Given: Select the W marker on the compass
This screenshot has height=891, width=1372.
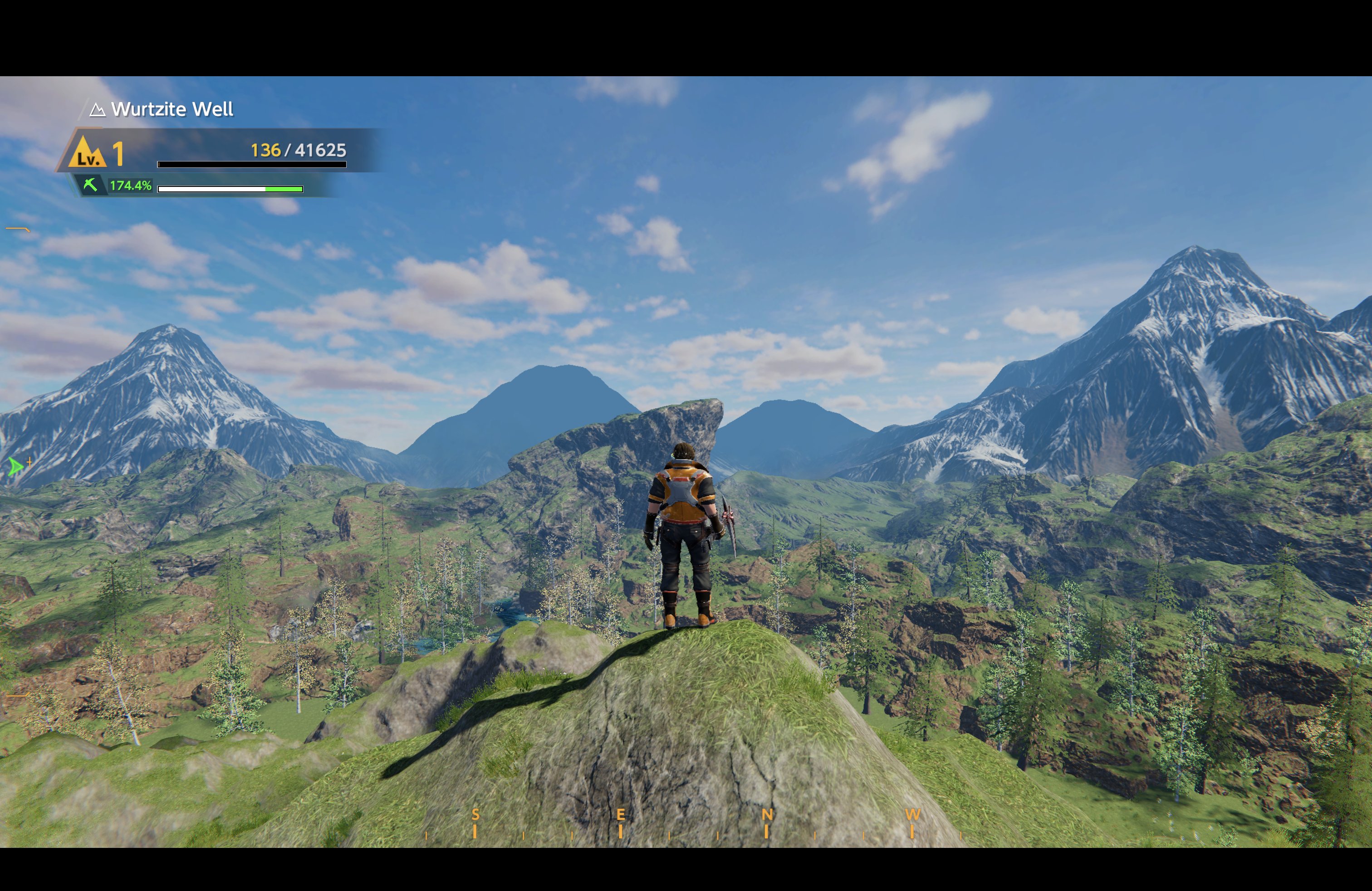Looking at the screenshot, I should tap(912, 815).
